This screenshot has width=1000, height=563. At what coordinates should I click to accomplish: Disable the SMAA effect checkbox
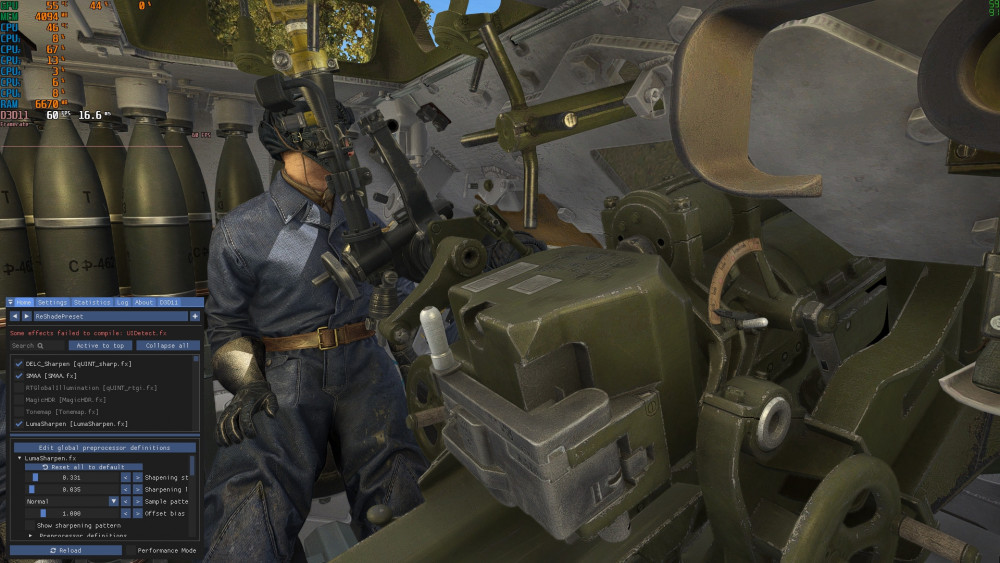coord(19,375)
